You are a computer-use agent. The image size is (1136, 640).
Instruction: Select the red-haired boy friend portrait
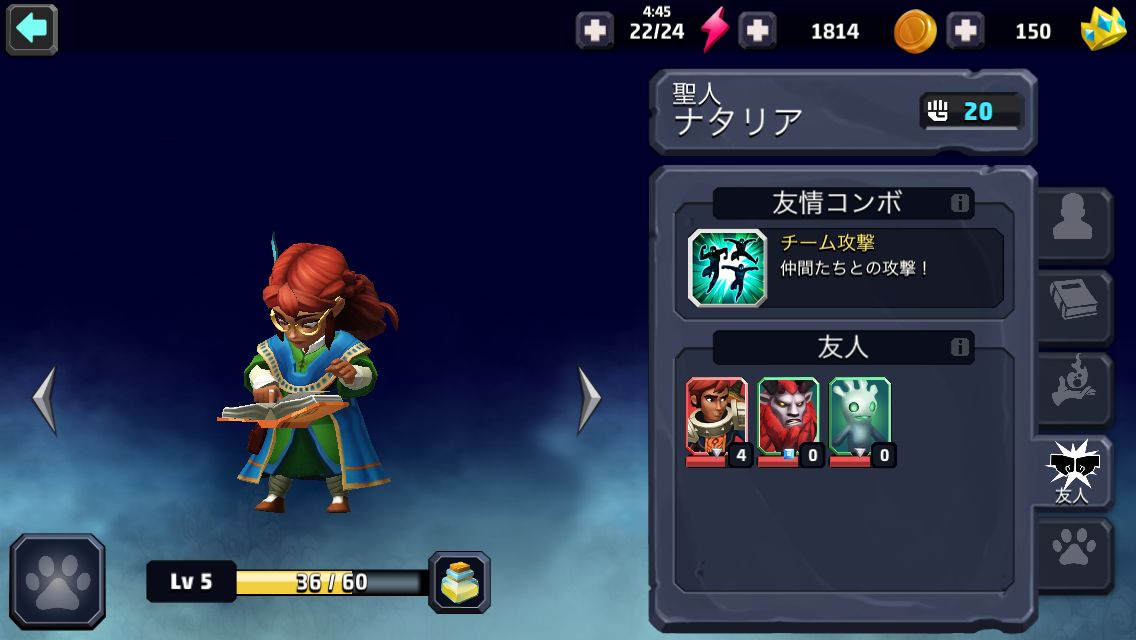716,418
